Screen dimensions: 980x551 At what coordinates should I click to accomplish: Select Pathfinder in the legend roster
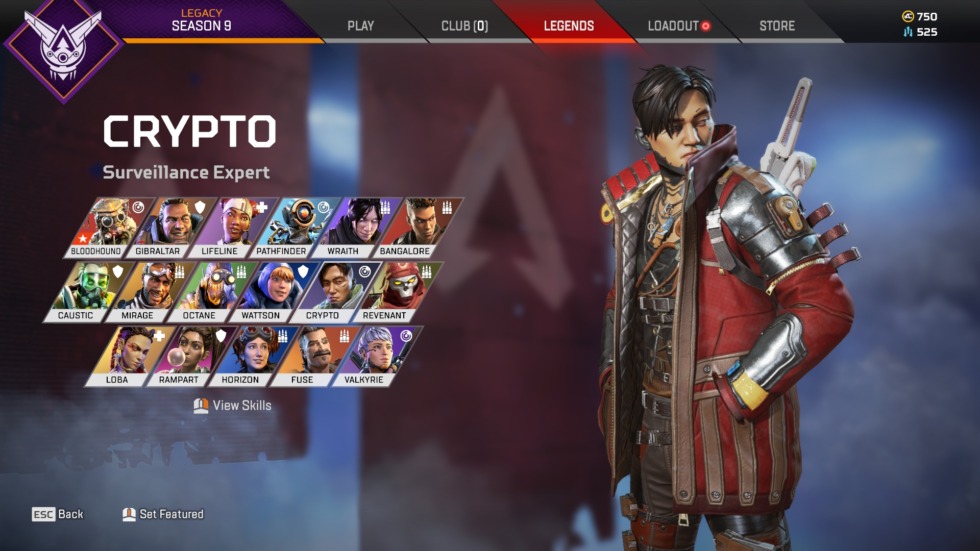click(x=283, y=226)
